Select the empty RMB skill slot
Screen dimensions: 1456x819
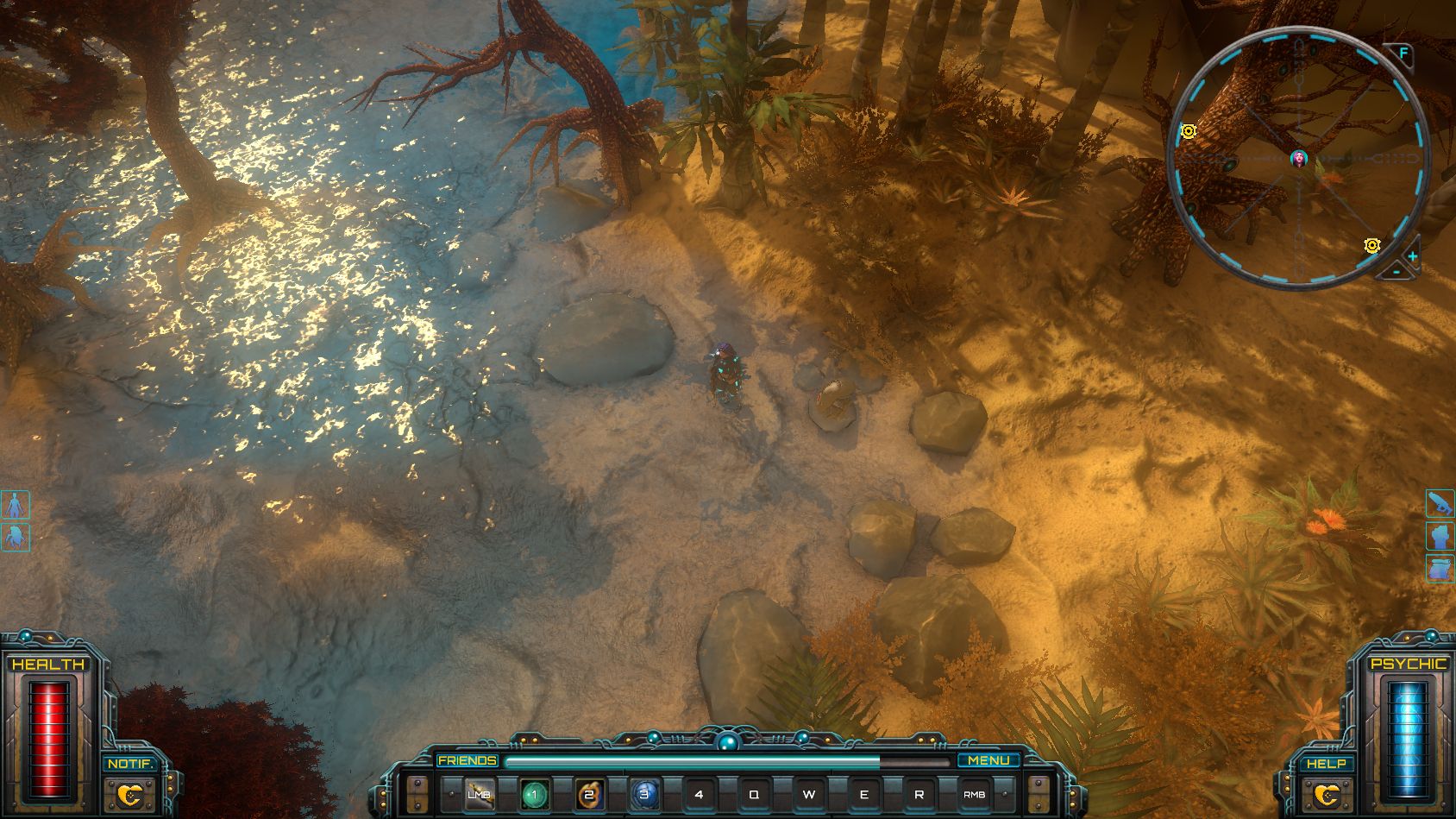click(975, 794)
